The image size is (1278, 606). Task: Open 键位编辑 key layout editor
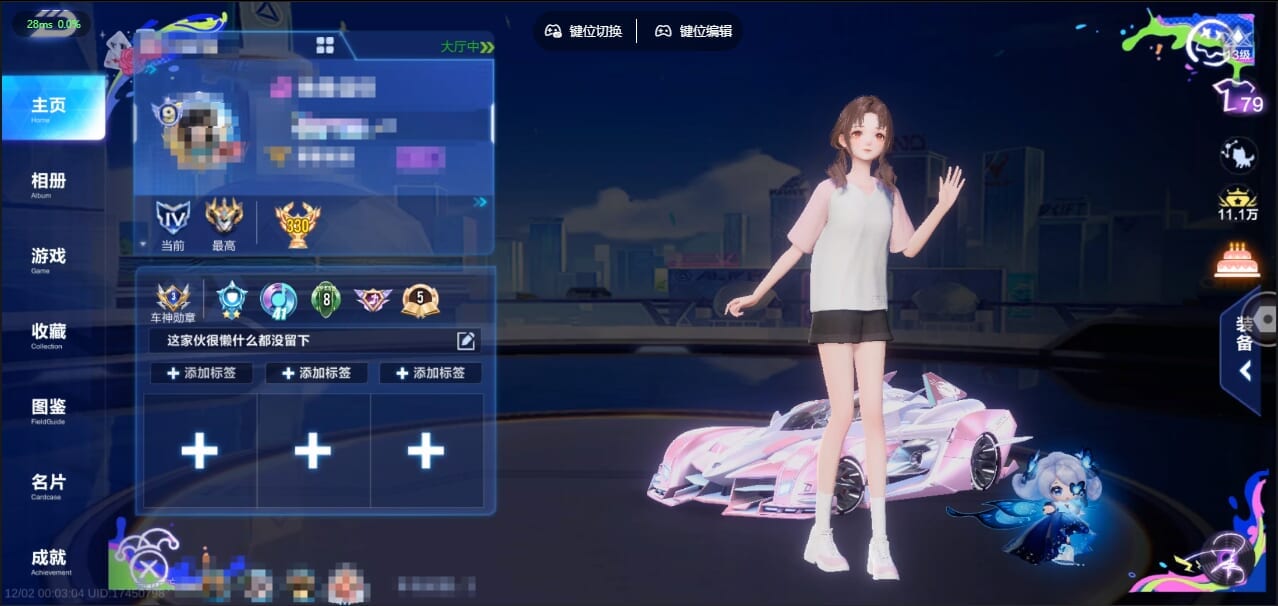694,31
